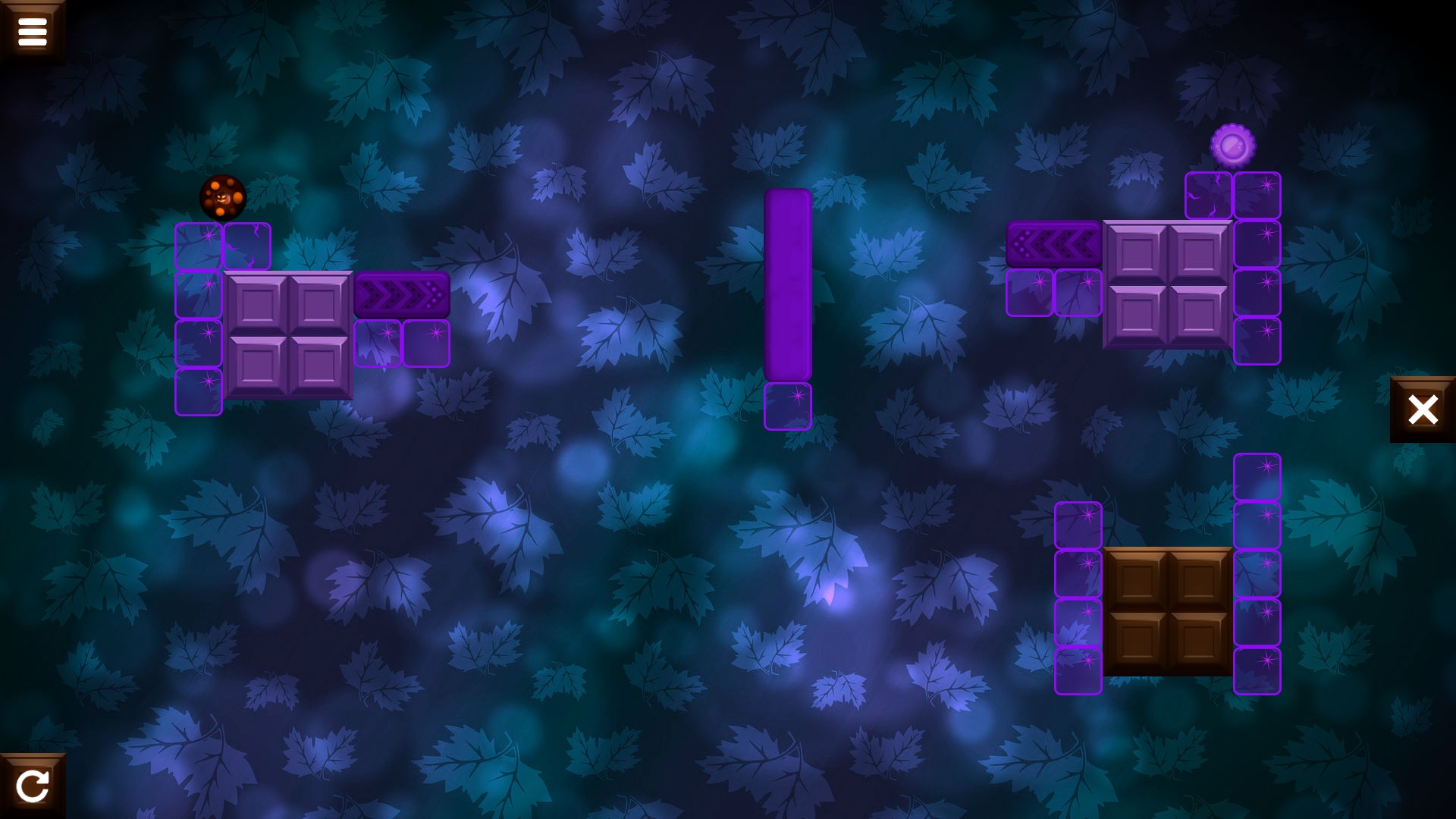Image resolution: width=1456 pixels, height=819 pixels.
Task: Open the hamburger menu
Action: (33, 30)
